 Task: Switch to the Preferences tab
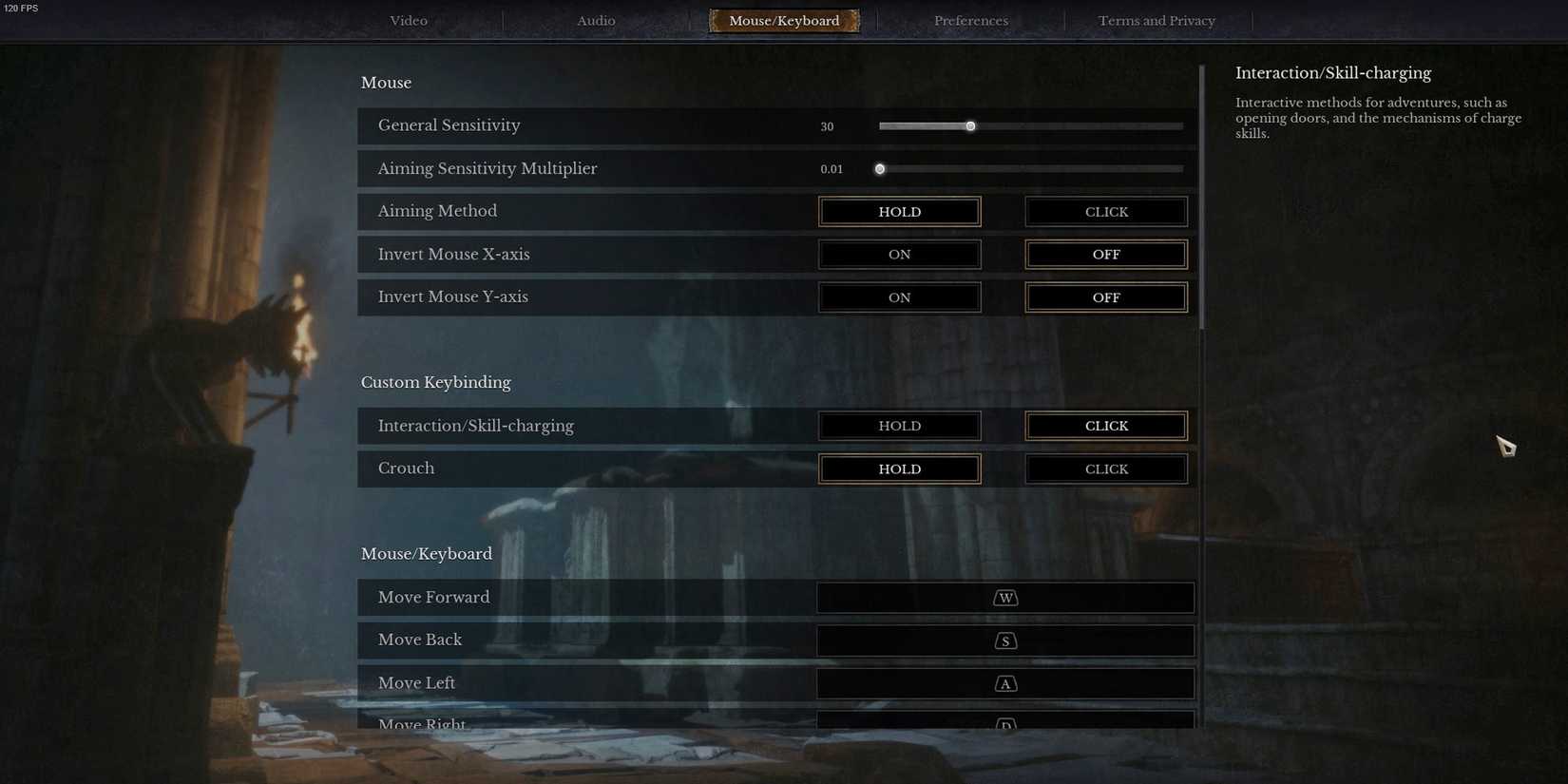970,20
